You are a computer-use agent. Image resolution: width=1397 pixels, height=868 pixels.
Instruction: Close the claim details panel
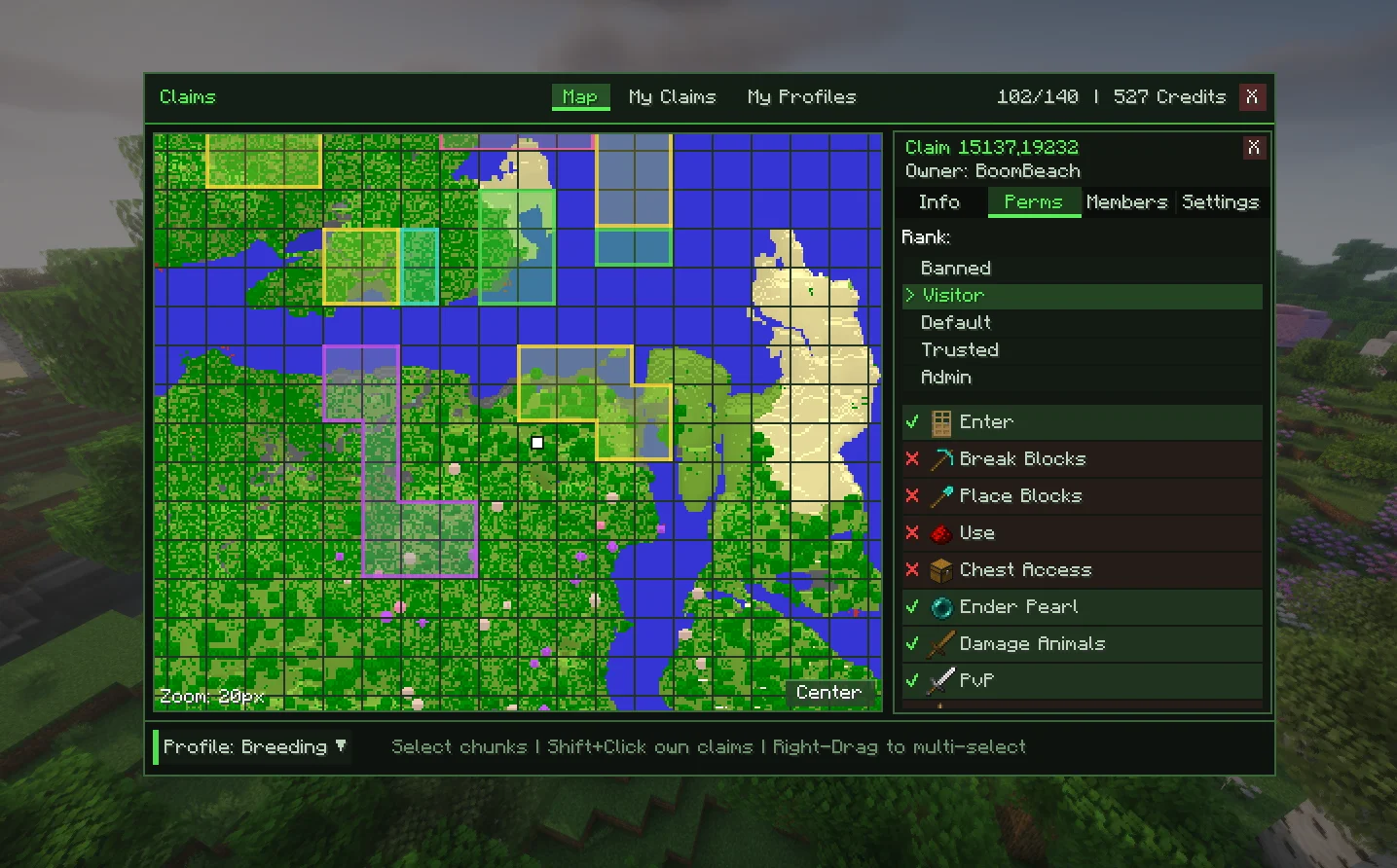pyautogui.click(x=1253, y=147)
